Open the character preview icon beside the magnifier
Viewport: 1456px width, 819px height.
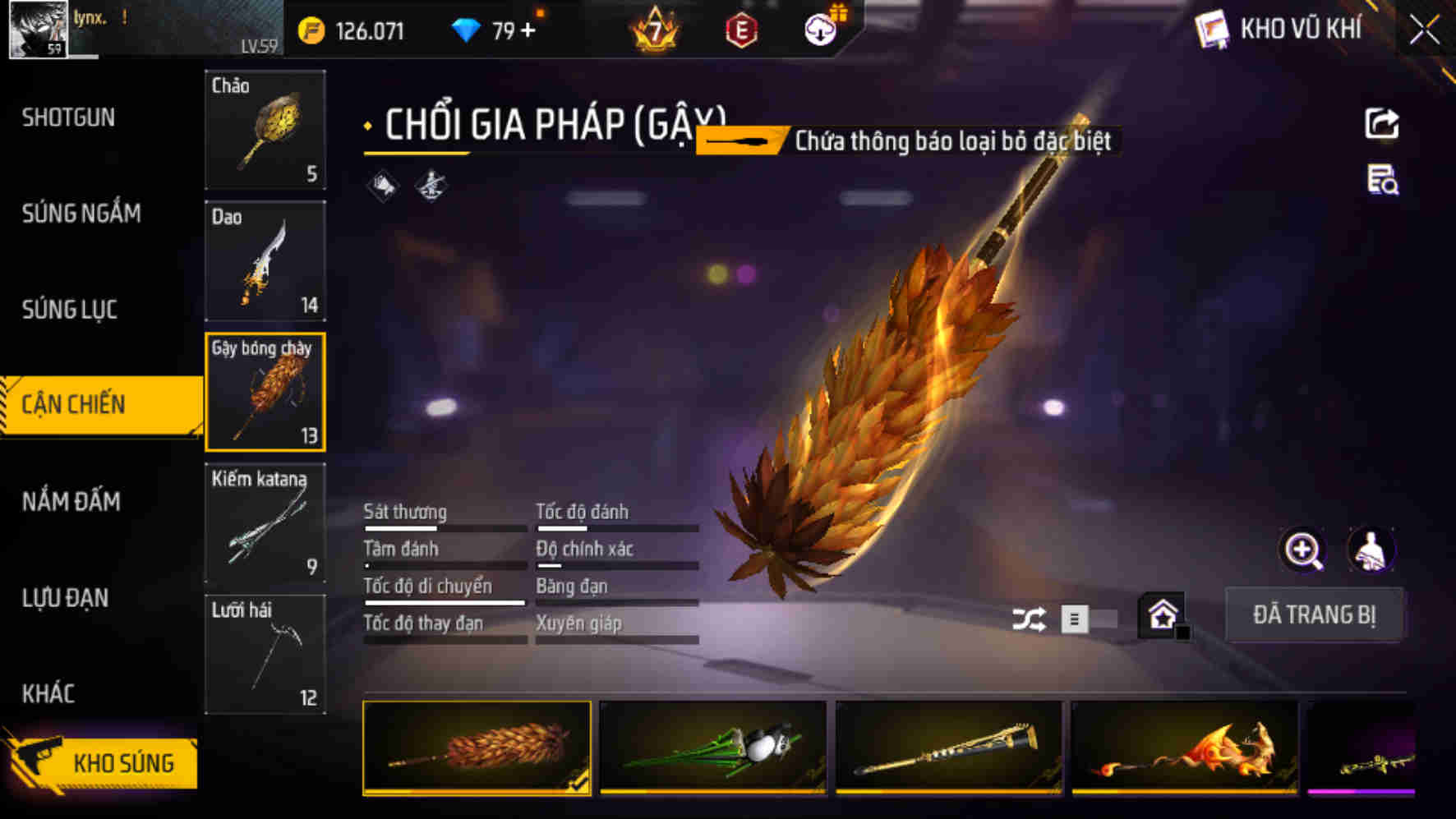pos(1368,551)
